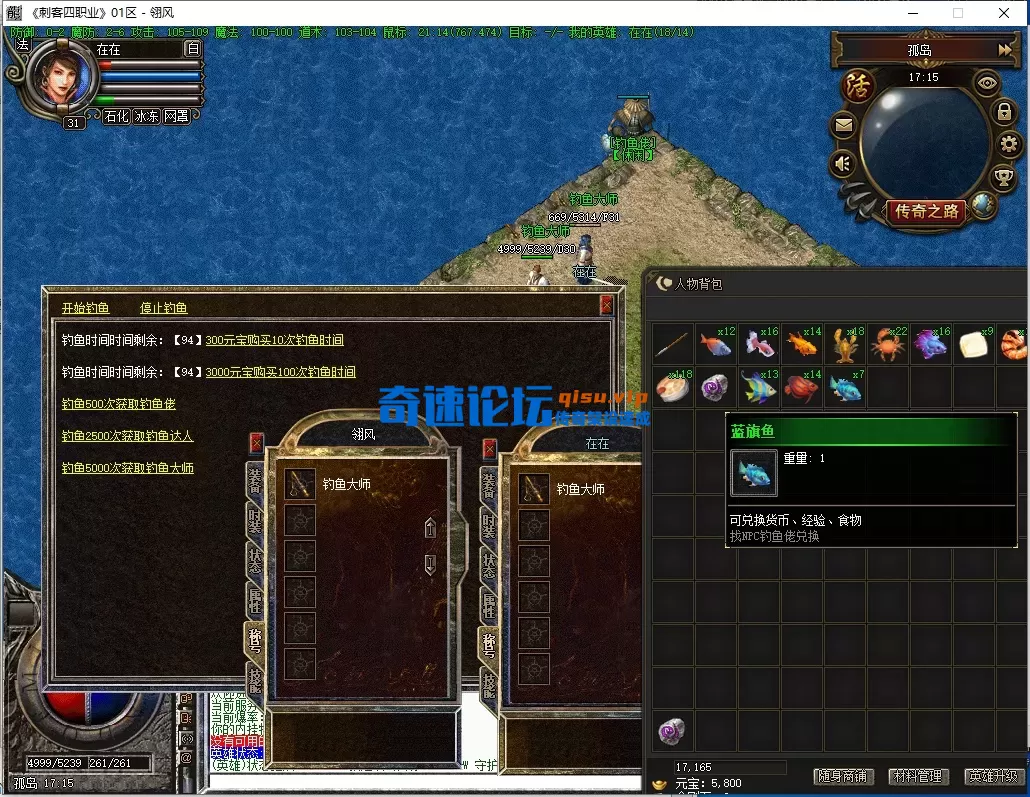Claim the 钓鱼达人 title for 2500 catches

127,436
